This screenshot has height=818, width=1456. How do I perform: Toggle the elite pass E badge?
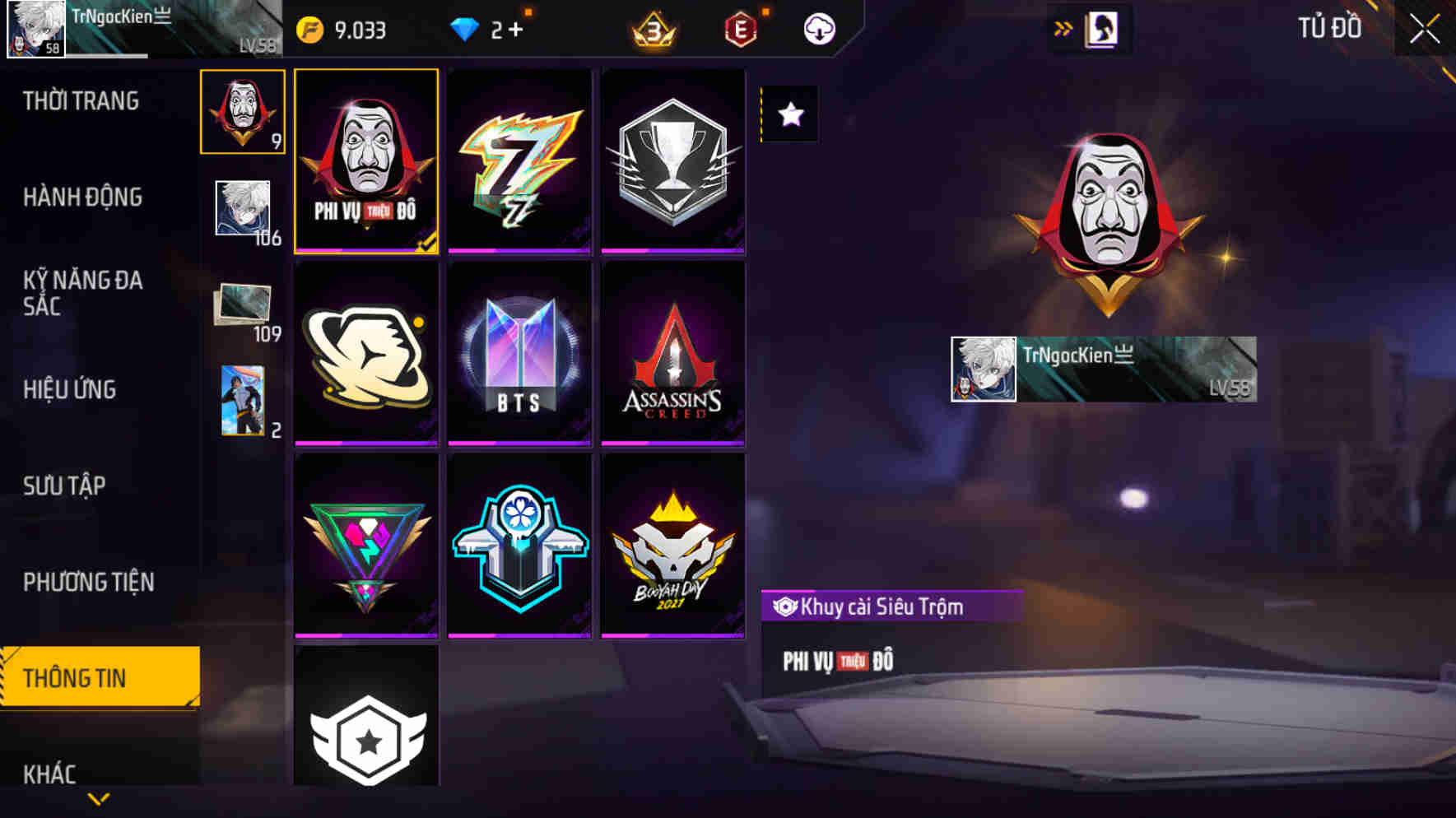click(x=739, y=29)
